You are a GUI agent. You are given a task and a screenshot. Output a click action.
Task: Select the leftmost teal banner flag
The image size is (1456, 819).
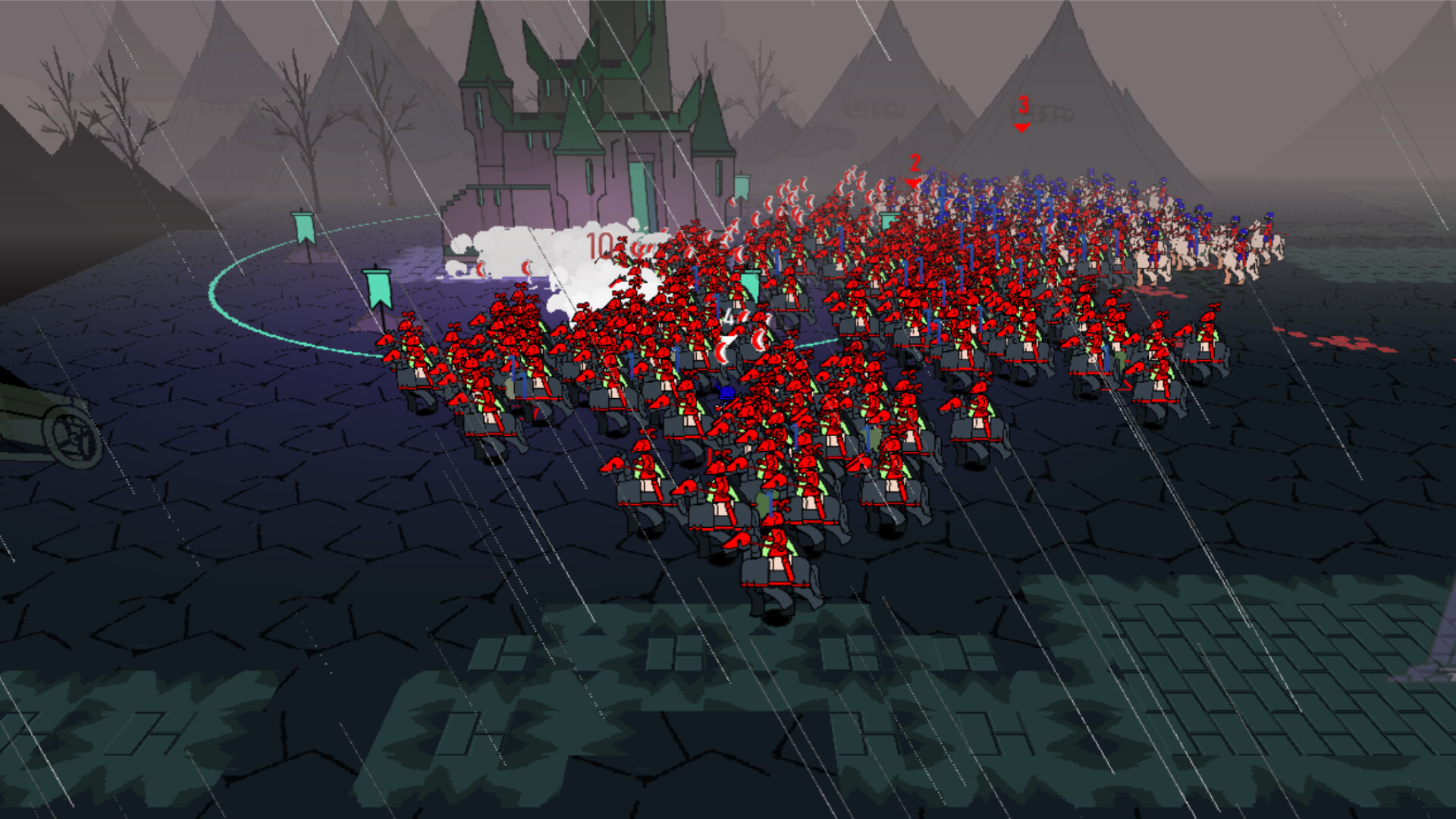(x=302, y=227)
